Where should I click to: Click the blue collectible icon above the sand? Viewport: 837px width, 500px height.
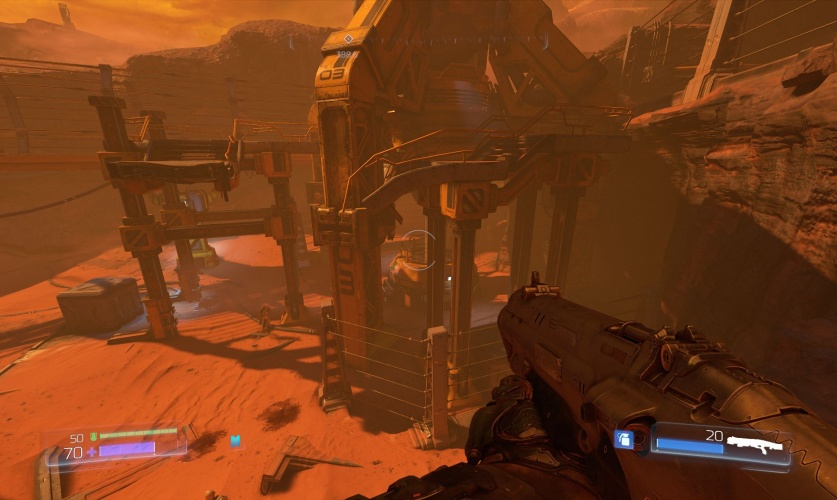[235, 440]
